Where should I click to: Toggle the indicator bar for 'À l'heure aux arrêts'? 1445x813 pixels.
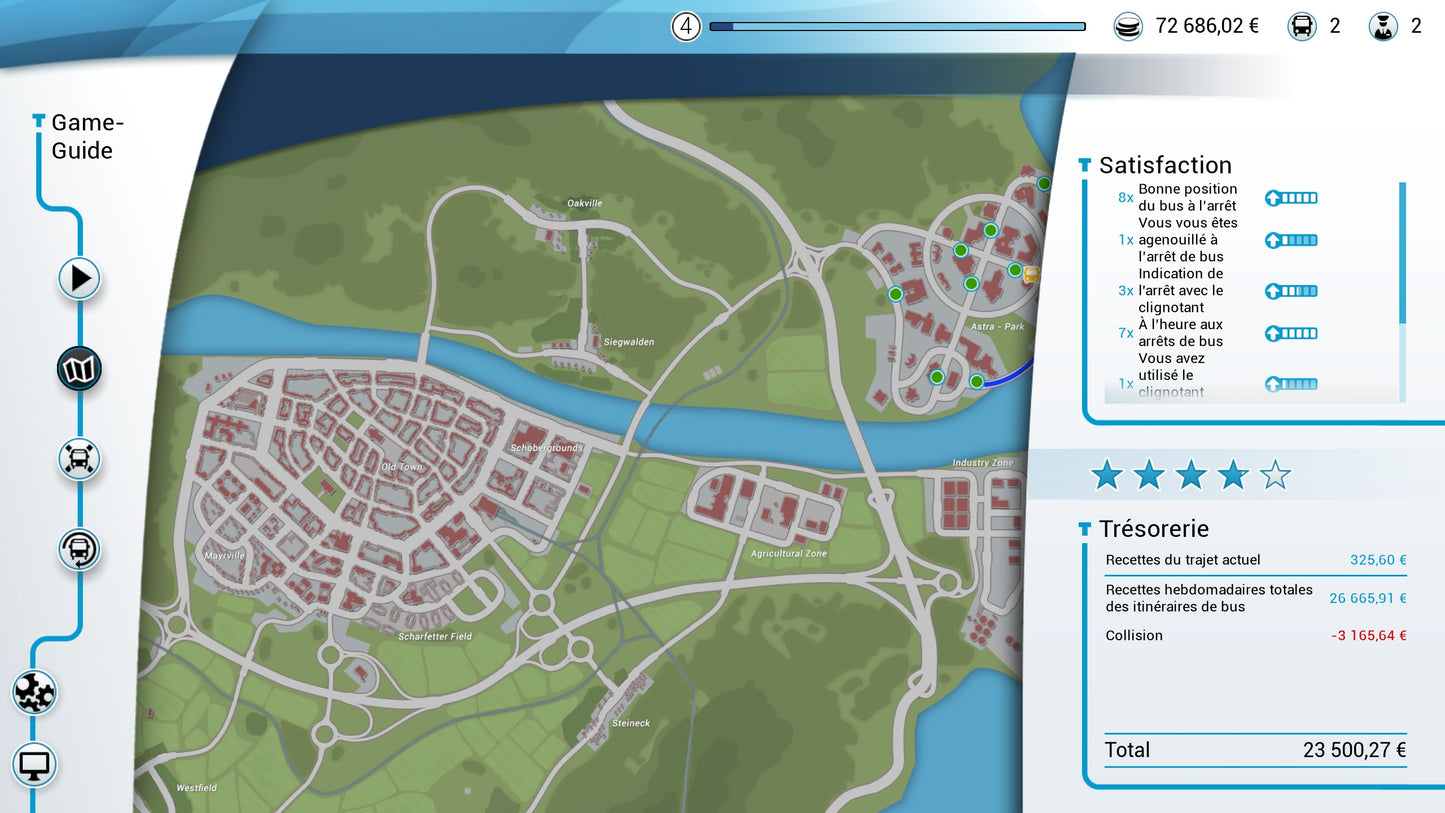point(1290,332)
